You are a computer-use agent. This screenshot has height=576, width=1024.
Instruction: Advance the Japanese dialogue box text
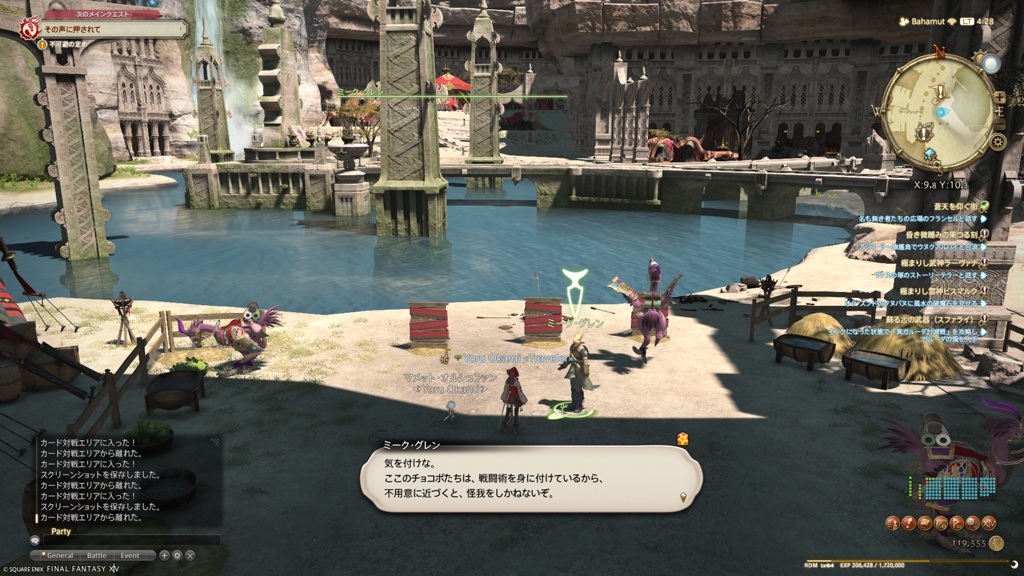[x=531, y=479]
